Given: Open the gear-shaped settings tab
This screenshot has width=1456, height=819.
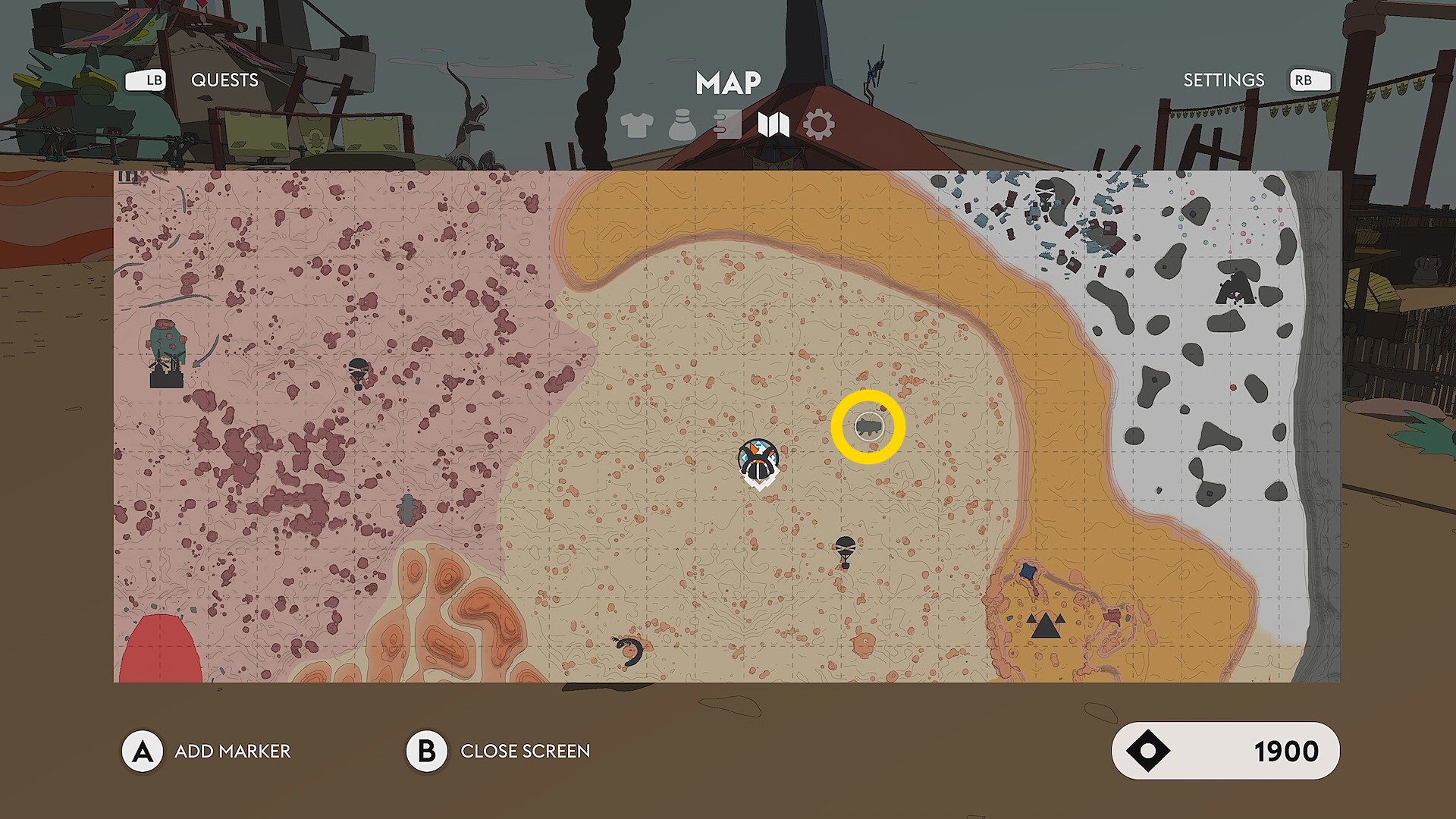Looking at the screenshot, I should pyautogui.click(x=819, y=125).
